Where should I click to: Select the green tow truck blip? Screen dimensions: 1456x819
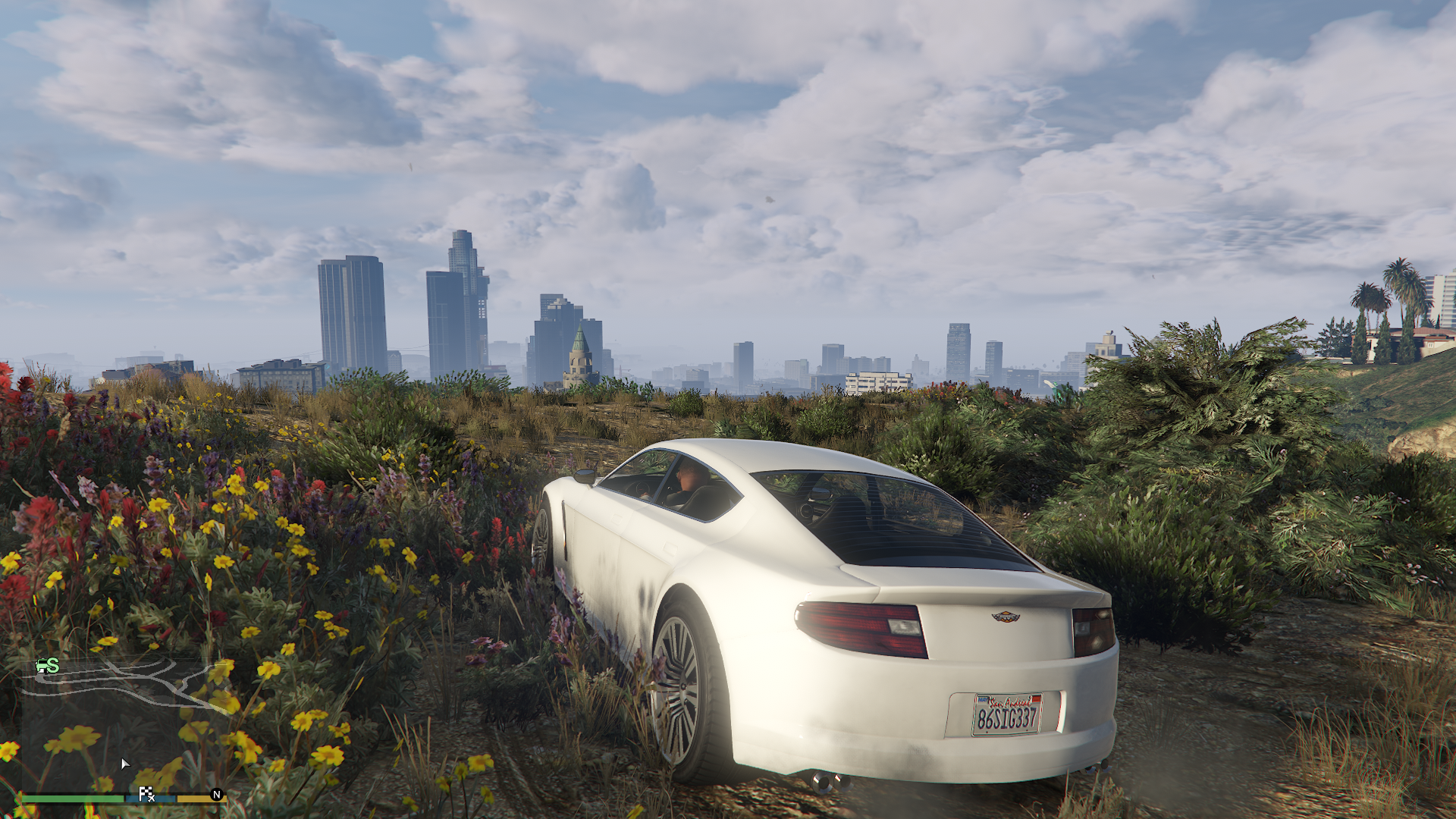[x=46, y=666]
